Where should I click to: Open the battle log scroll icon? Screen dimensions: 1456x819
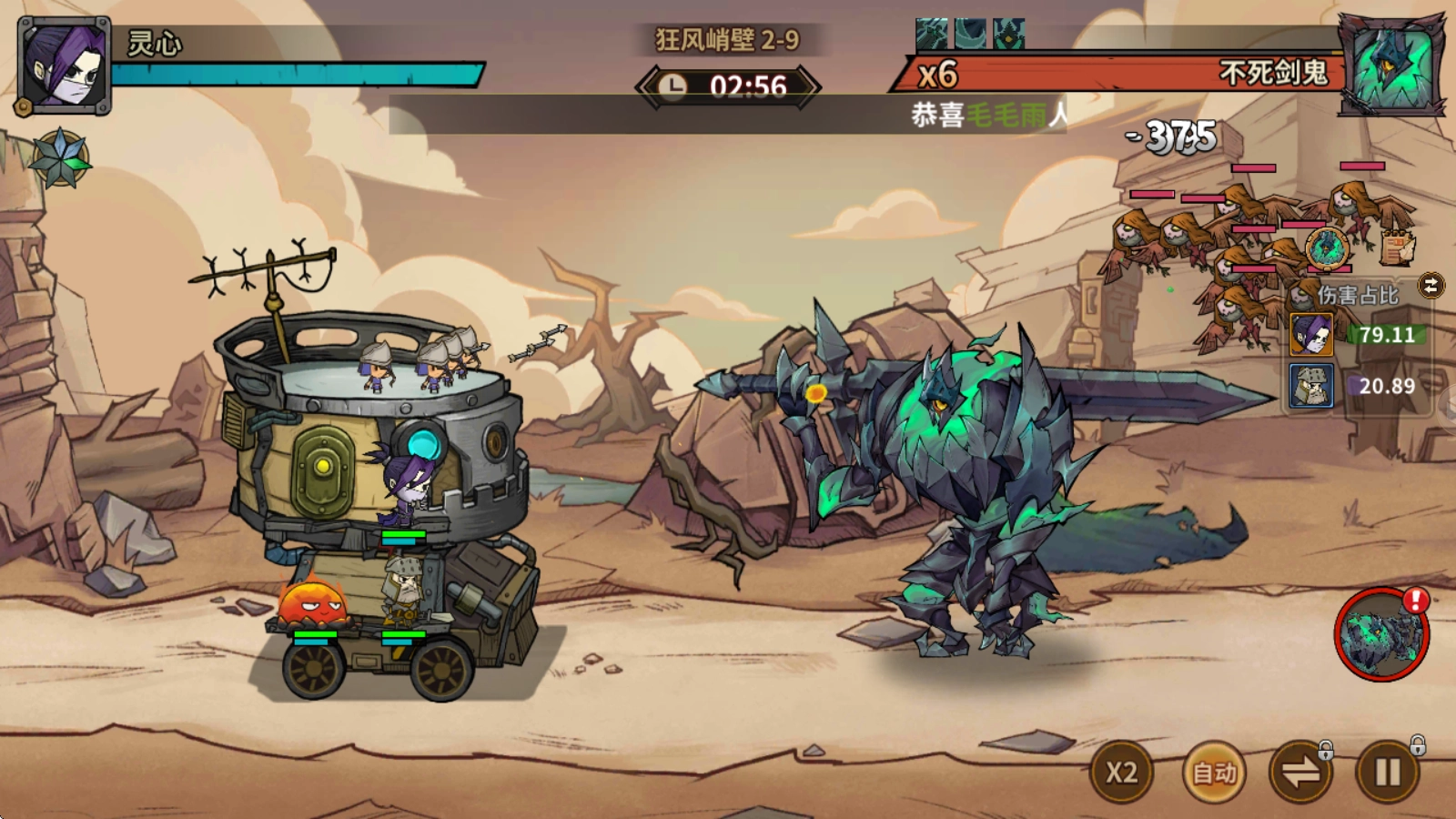(1397, 246)
